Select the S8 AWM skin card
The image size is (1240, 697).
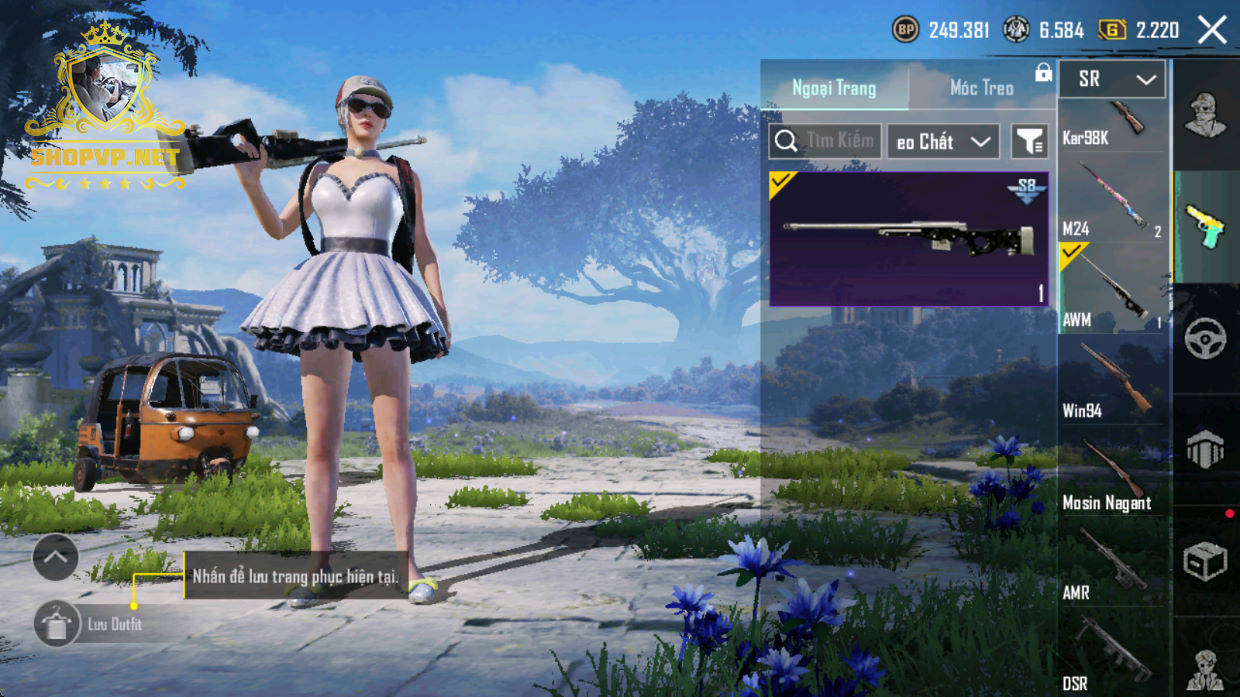click(x=908, y=239)
